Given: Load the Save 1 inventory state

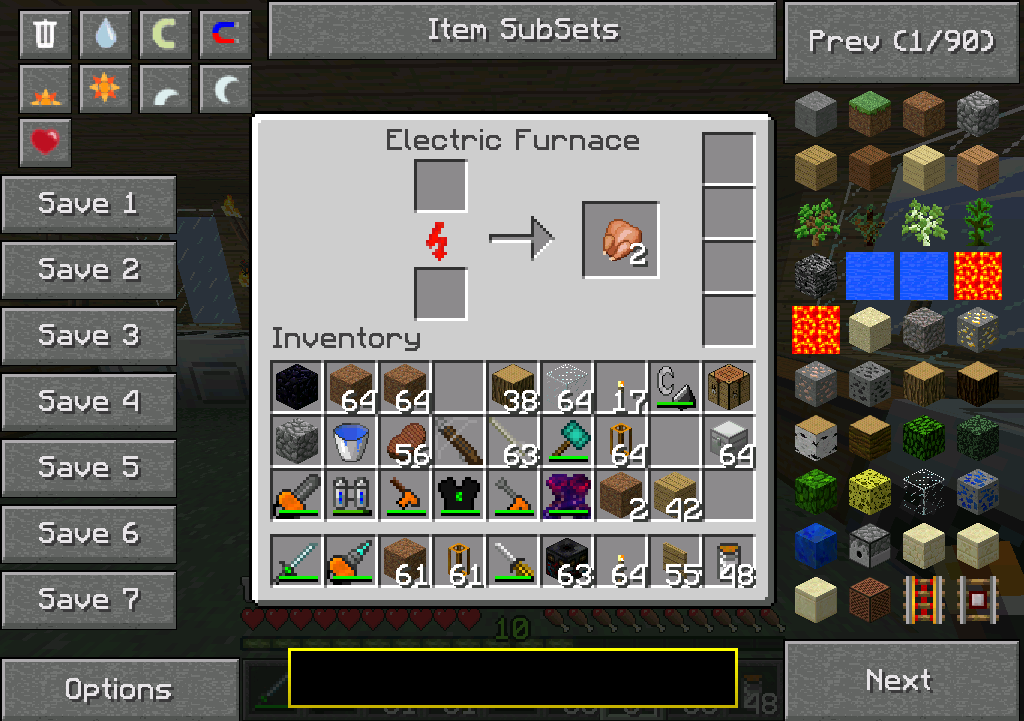Looking at the screenshot, I should click(x=88, y=204).
